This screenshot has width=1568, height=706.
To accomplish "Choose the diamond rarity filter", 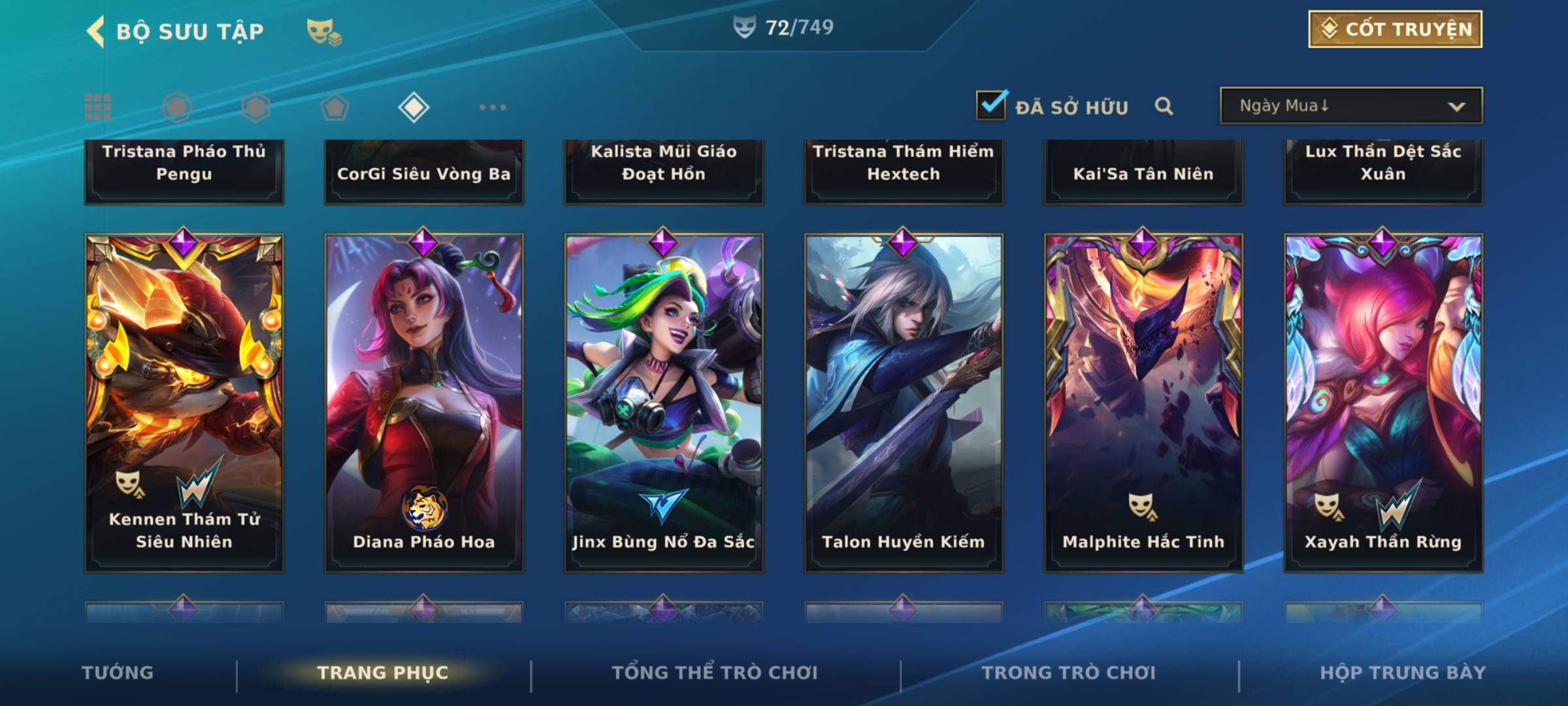I will [414, 107].
